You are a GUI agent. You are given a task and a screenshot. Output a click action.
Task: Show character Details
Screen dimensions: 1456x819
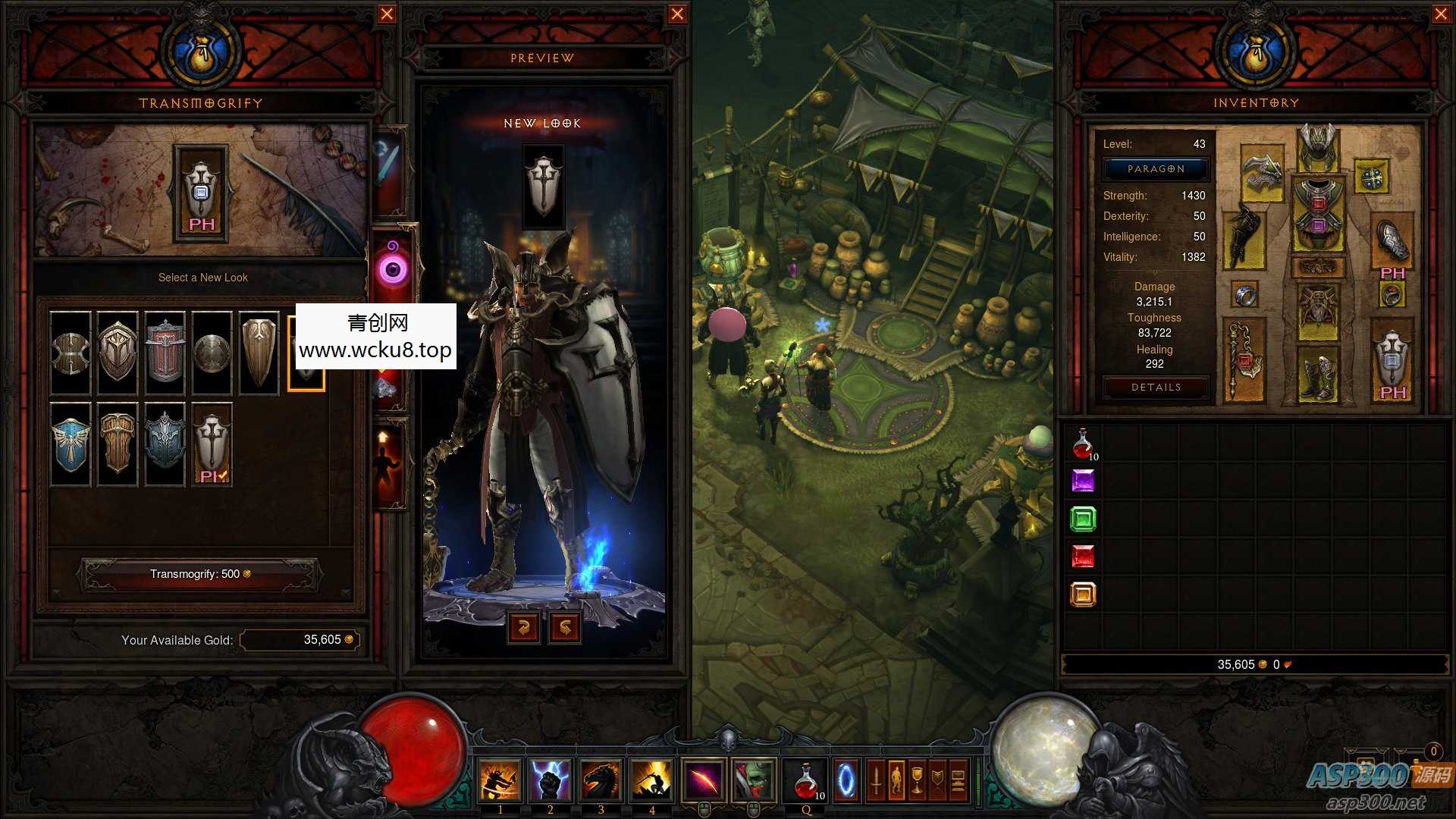tap(1156, 388)
